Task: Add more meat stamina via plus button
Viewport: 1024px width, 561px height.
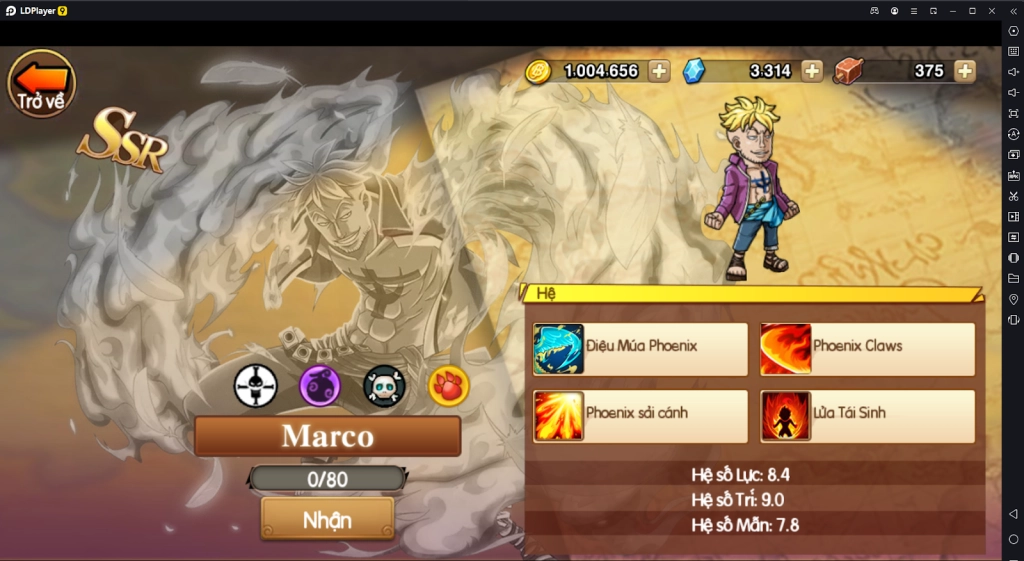Action: 964,71
